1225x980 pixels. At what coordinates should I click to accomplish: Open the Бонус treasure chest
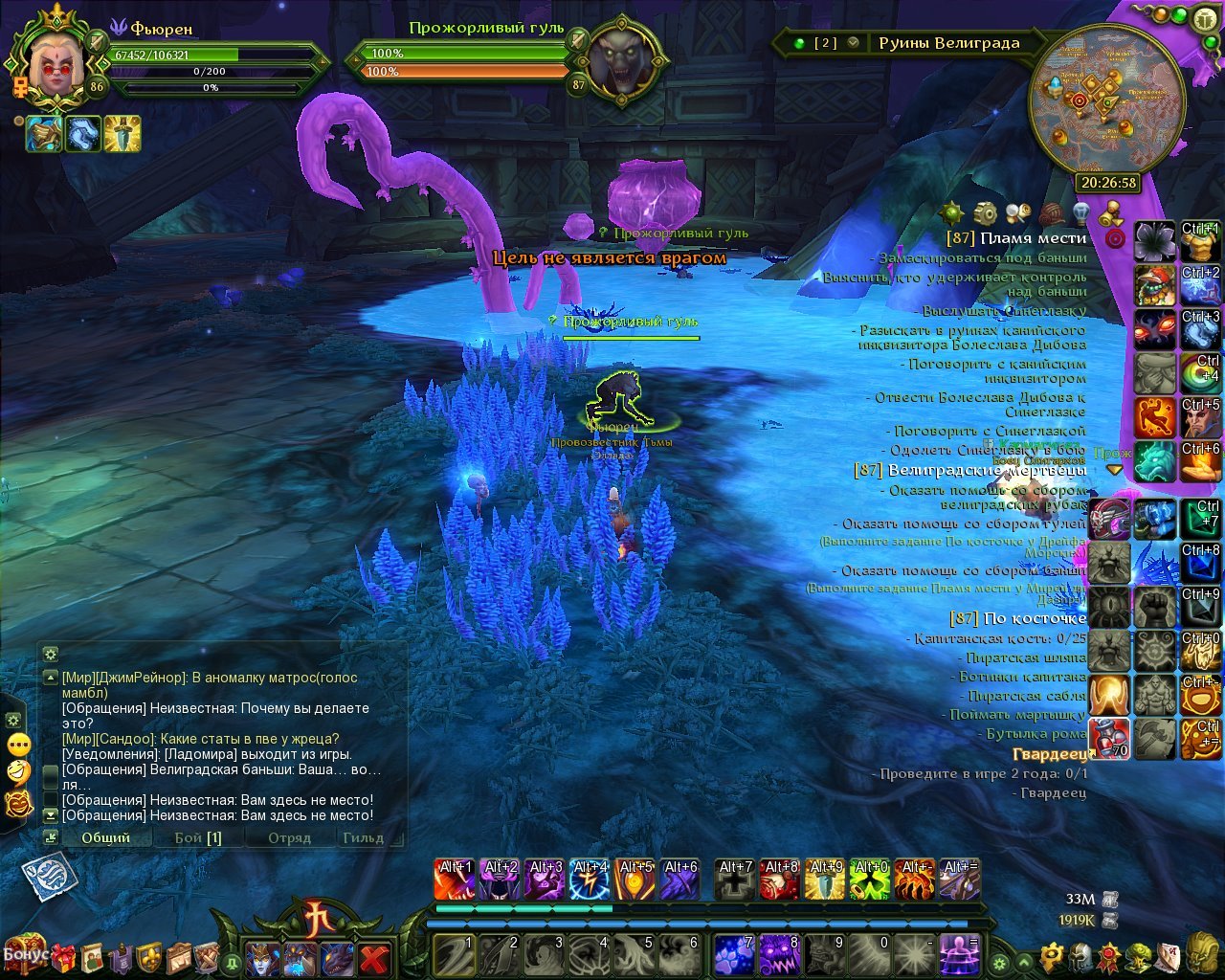click(26, 954)
